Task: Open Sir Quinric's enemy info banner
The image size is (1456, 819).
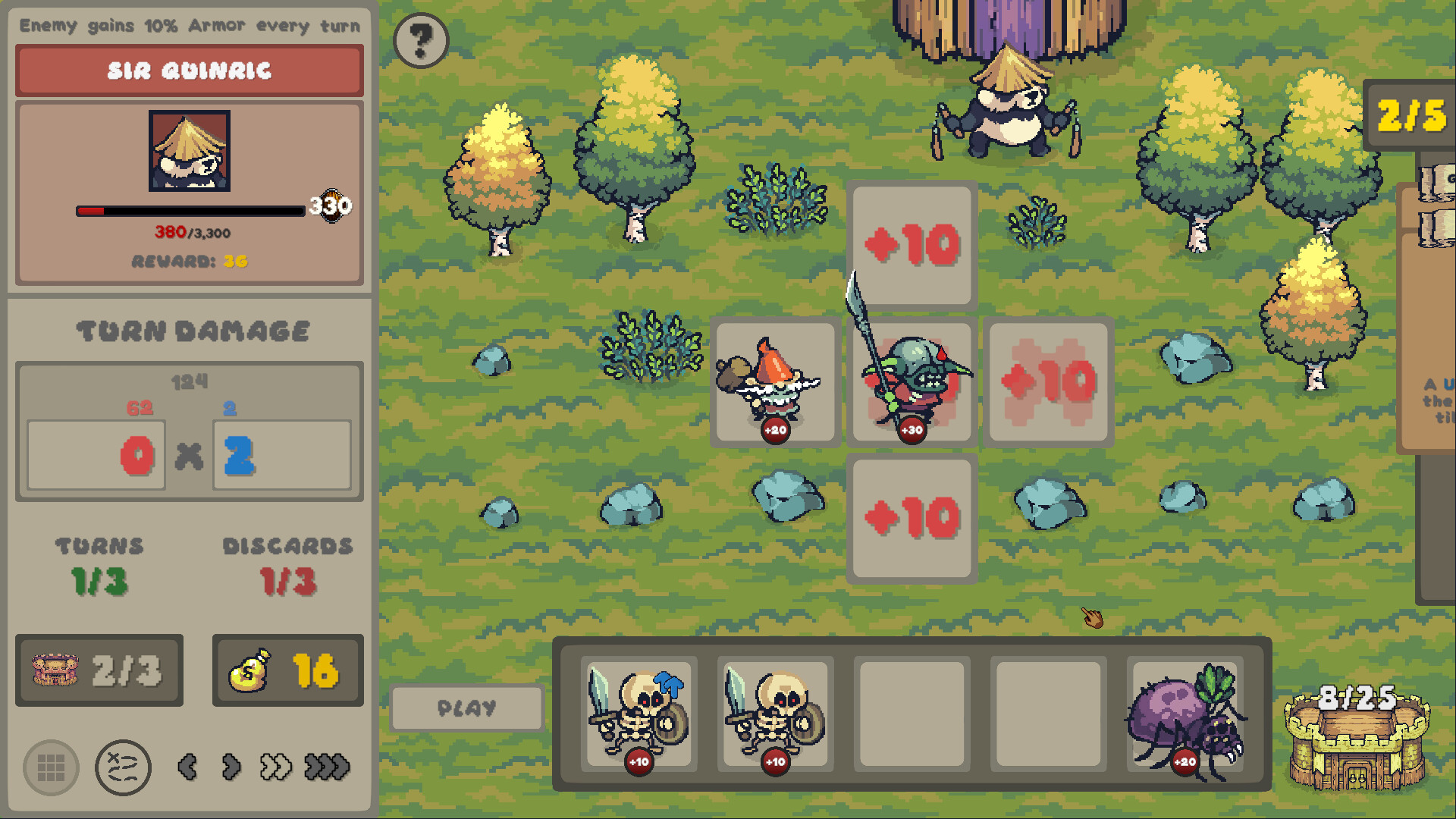Action: tap(188, 71)
